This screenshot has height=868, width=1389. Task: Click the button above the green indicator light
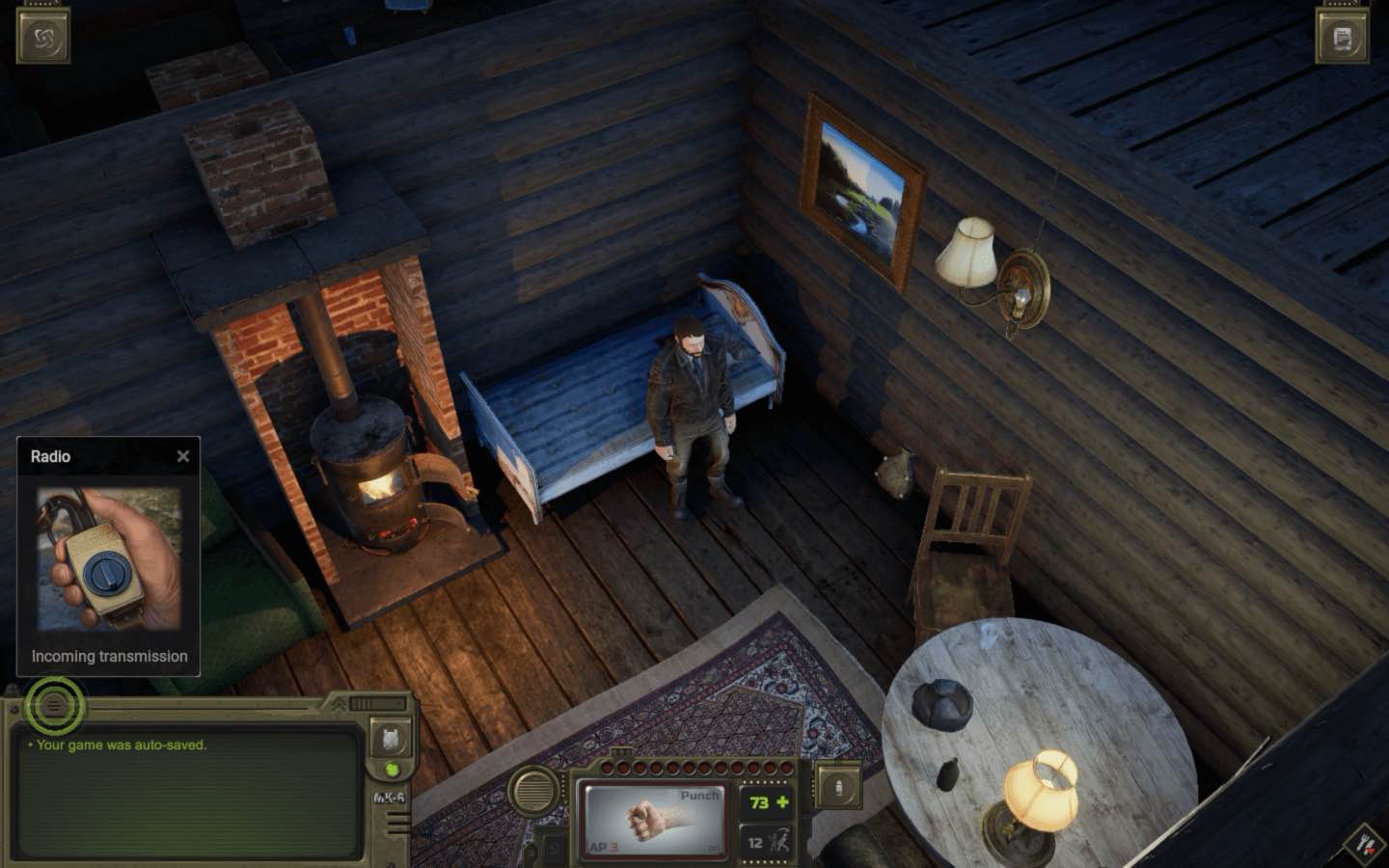click(391, 738)
